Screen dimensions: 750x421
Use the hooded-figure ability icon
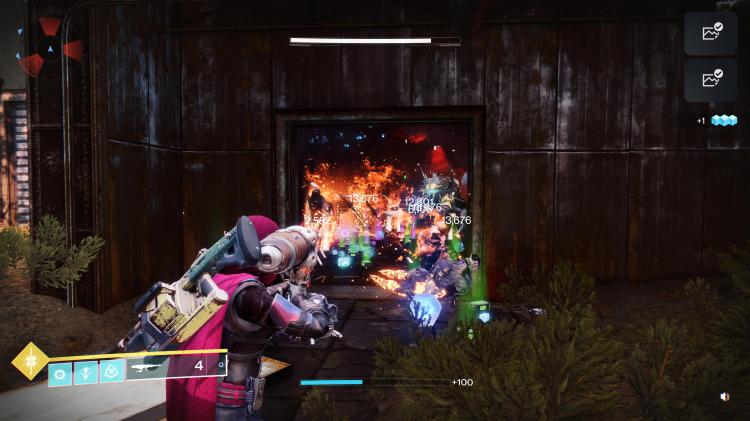coord(112,371)
